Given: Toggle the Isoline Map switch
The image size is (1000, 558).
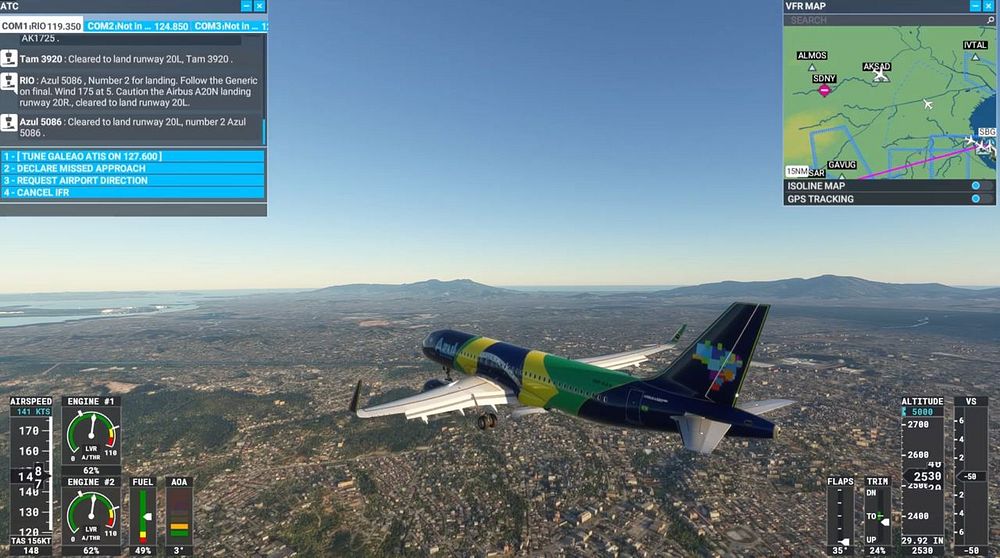Looking at the screenshot, I should tap(976, 186).
